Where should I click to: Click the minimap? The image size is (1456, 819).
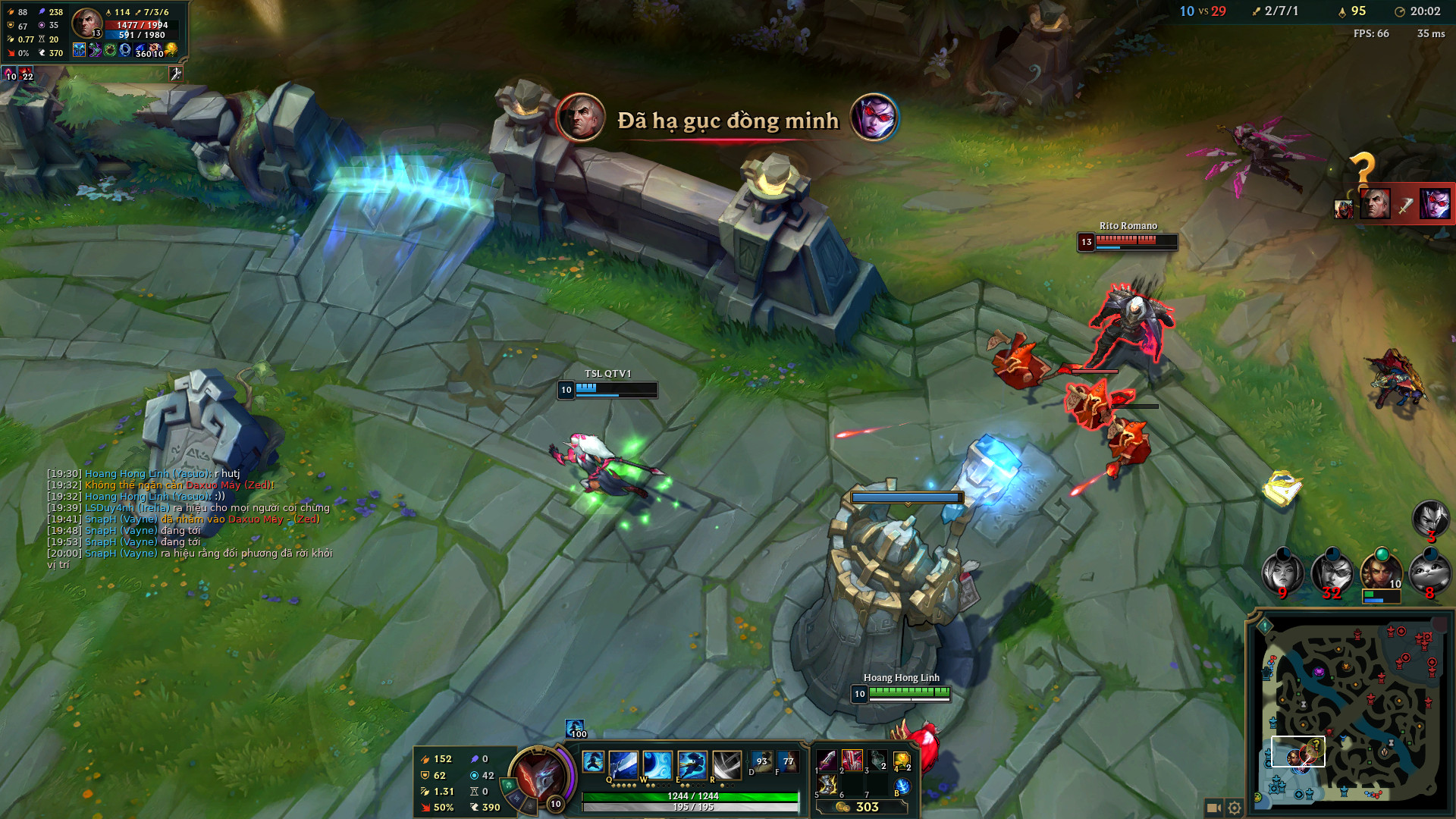[x=1350, y=713]
